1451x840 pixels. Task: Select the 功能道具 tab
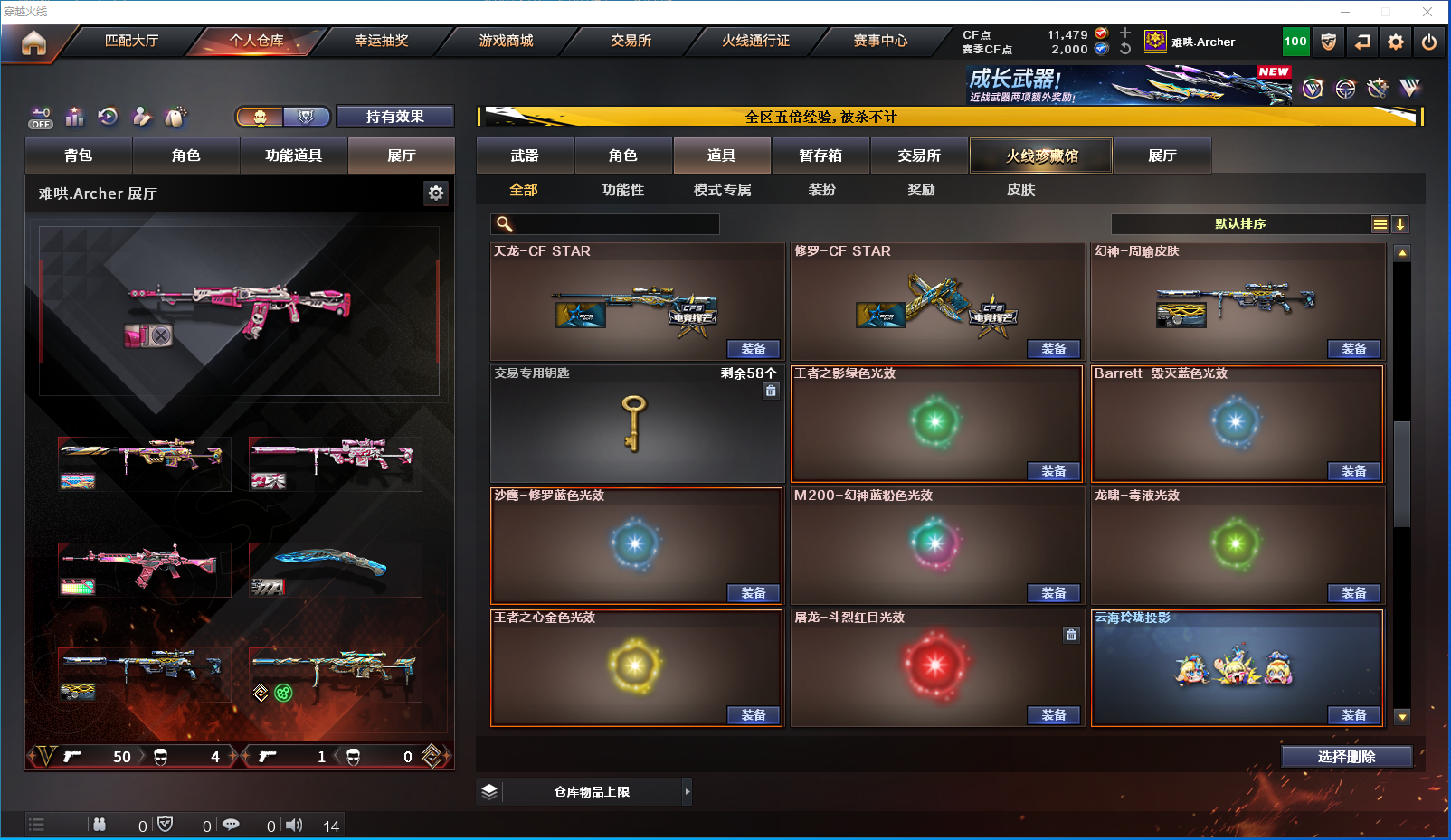tap(293, 156)
